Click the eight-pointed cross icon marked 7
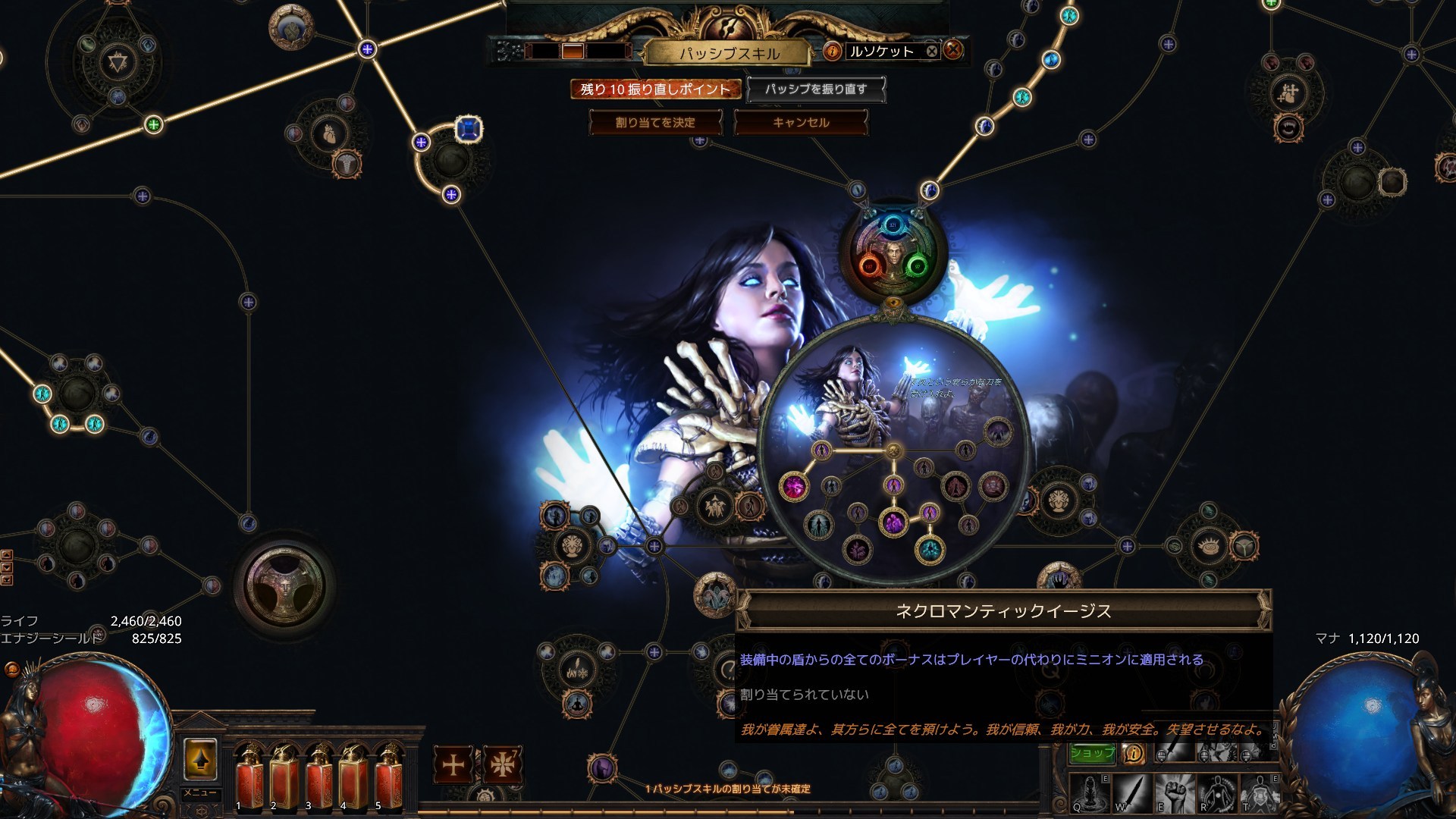 tap(501, 764)
